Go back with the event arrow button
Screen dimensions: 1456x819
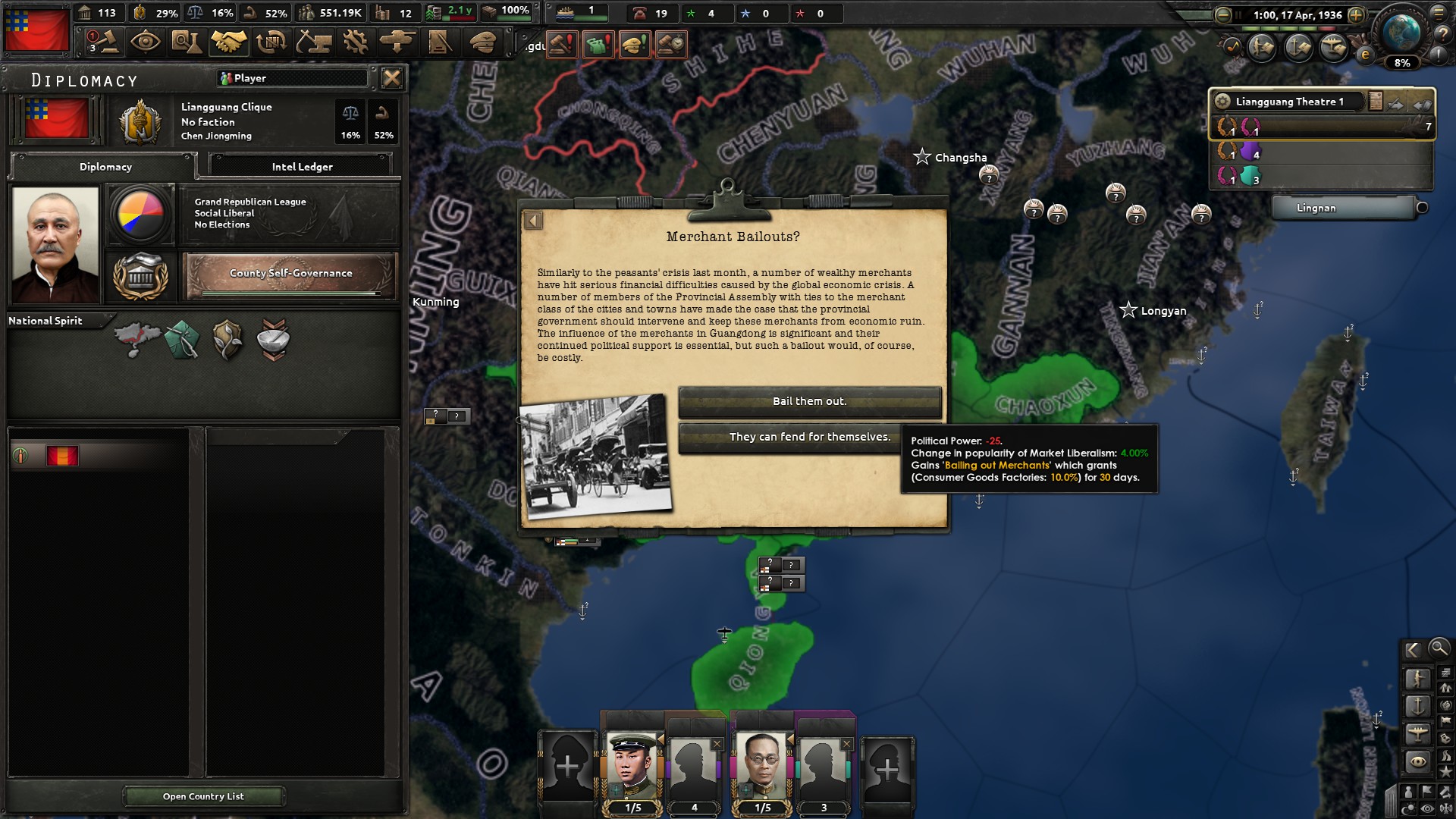[x=533, y=221]
